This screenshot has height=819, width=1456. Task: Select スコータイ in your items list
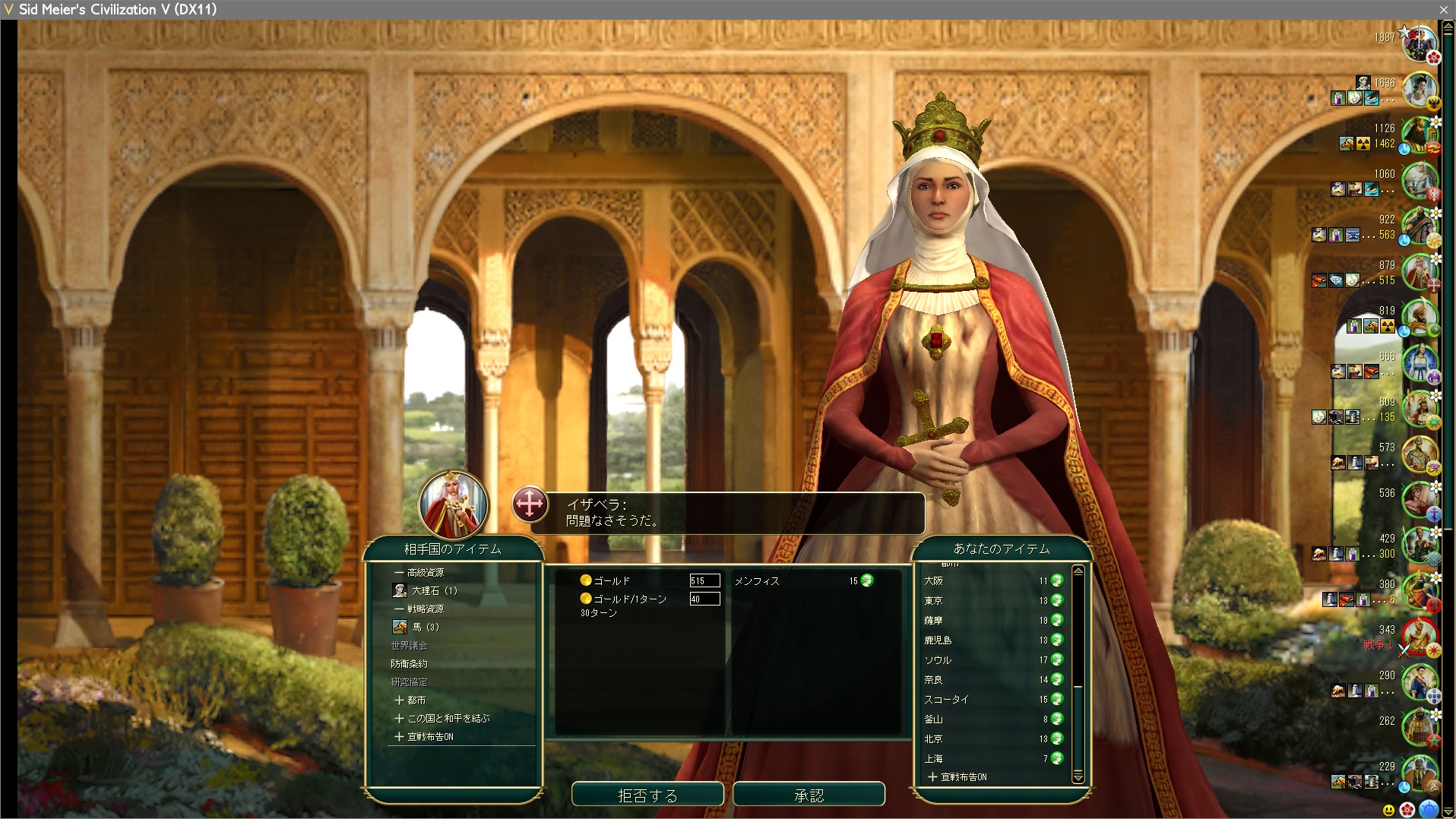click(x=946, y=700)
